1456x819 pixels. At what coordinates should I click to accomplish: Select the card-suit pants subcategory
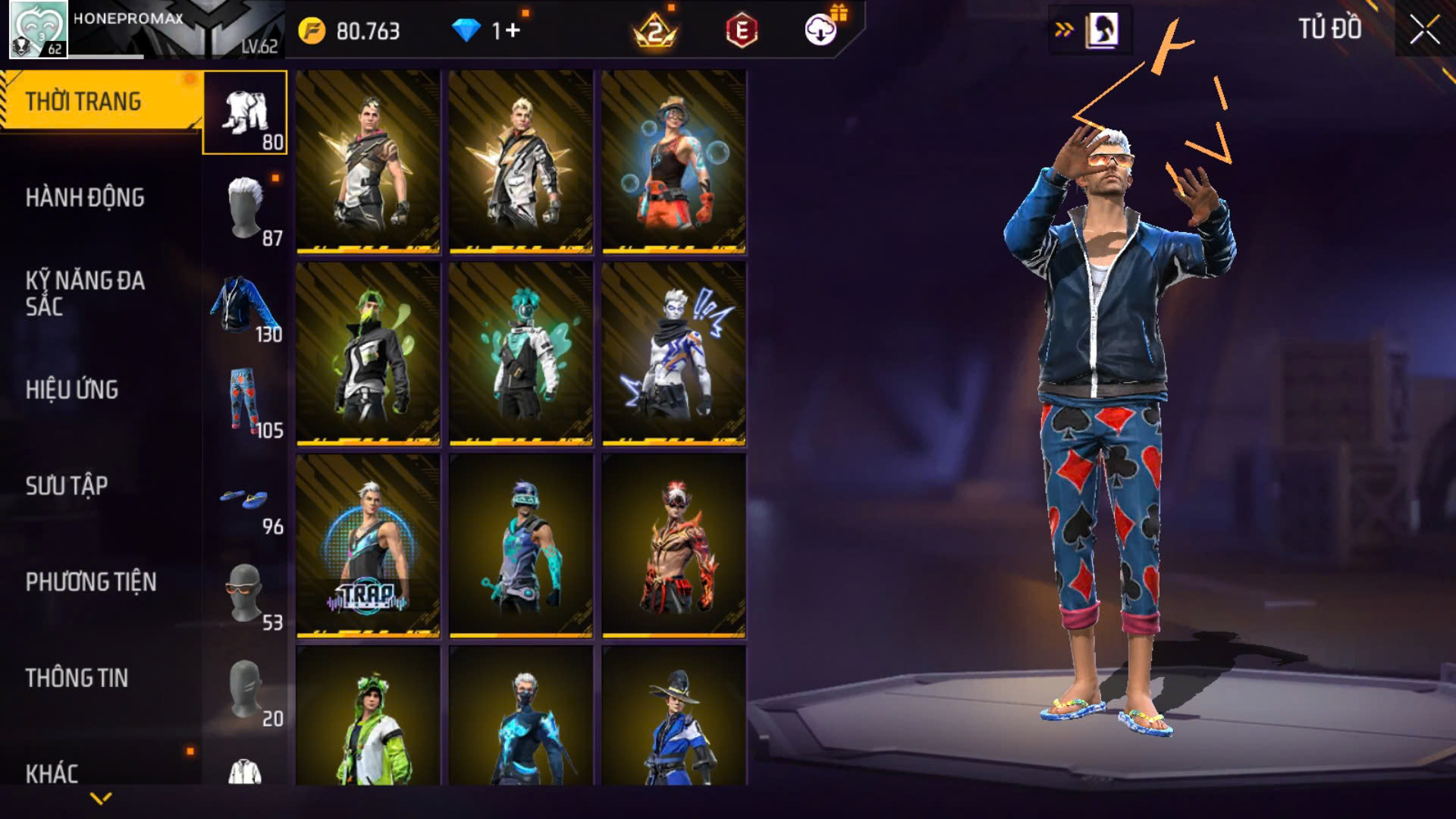pos(245,400)
